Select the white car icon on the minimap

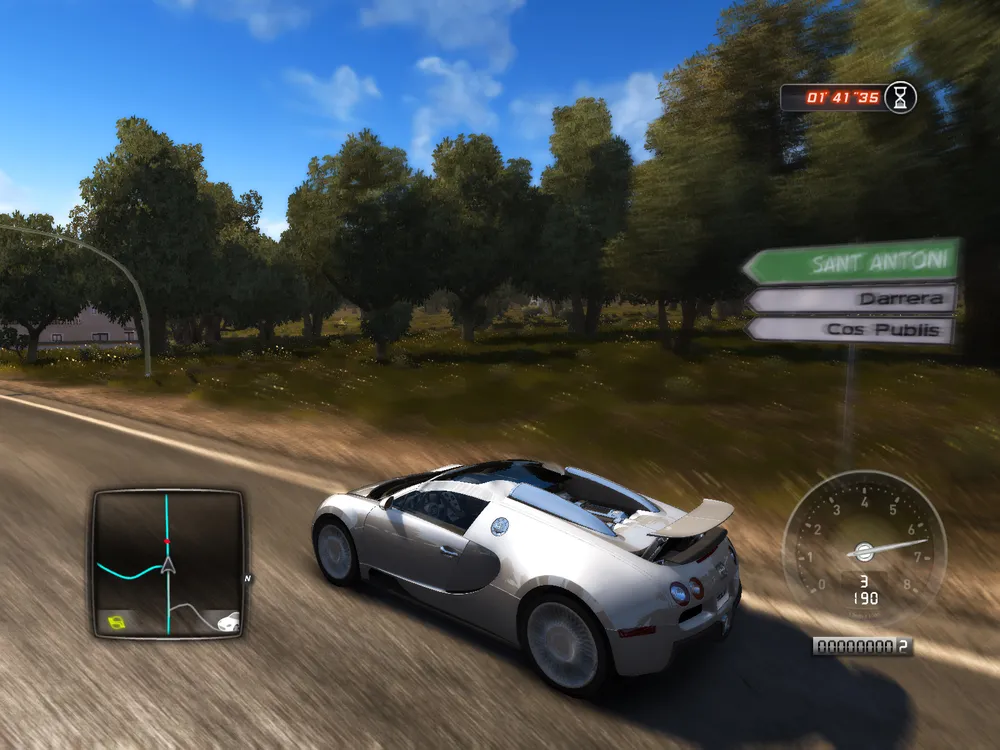[x=228, y=622]
